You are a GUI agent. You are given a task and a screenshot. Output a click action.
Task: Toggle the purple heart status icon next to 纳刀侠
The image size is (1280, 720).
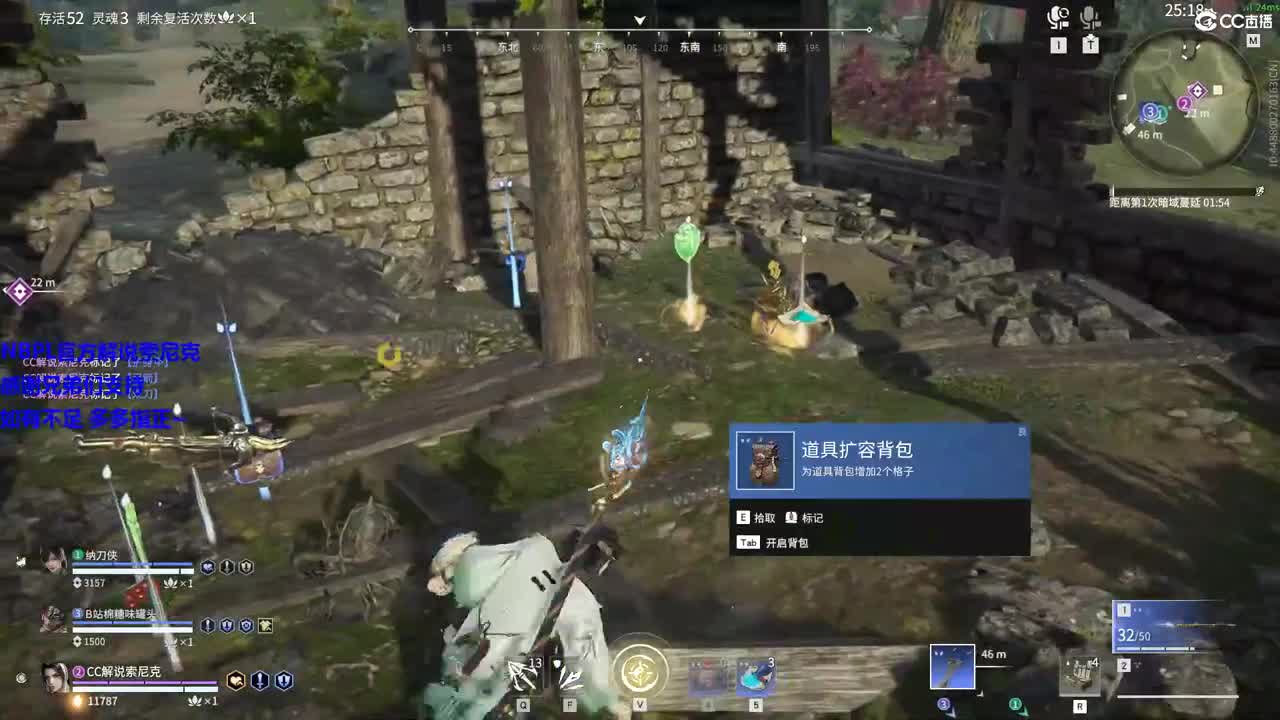[x=206, y=568]
